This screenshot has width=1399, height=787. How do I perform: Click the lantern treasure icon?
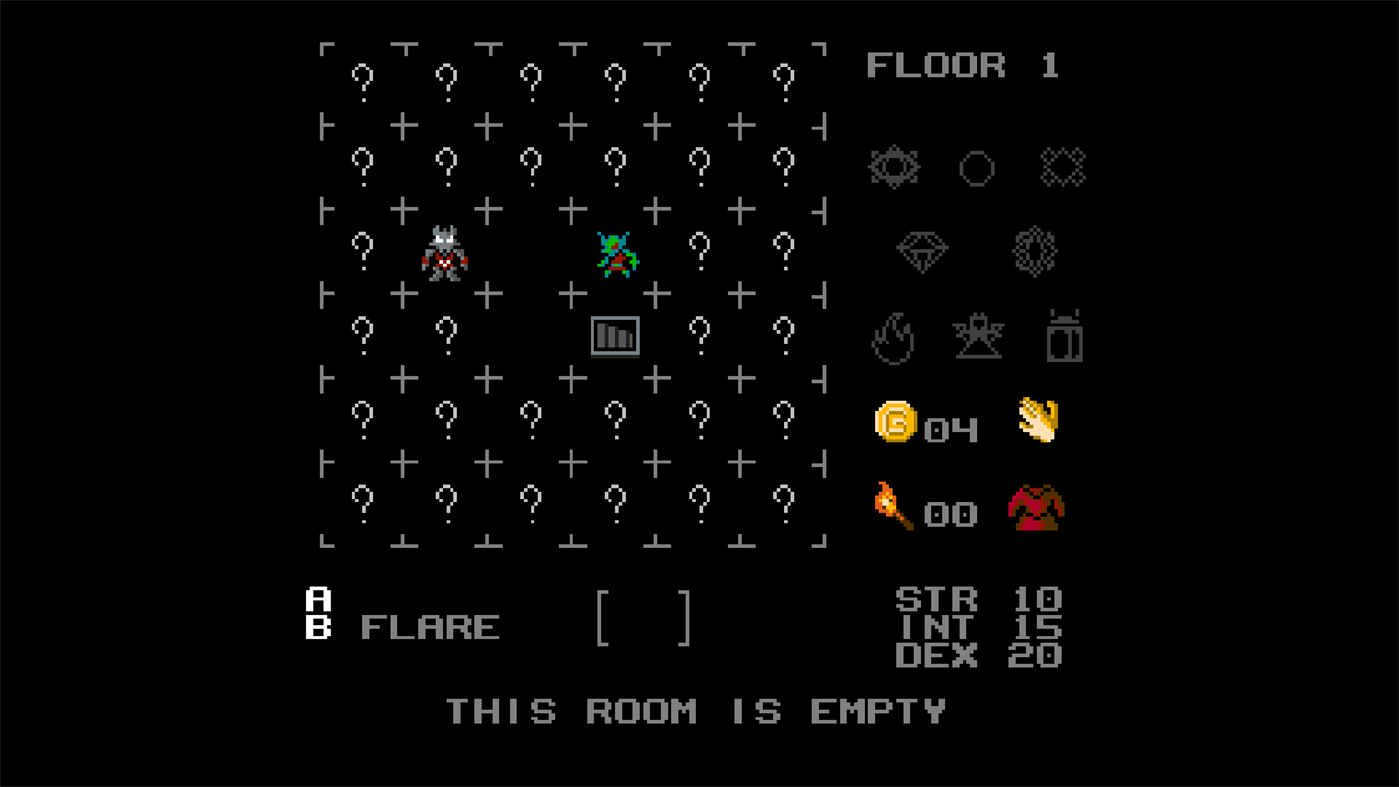coord(1063,337)
